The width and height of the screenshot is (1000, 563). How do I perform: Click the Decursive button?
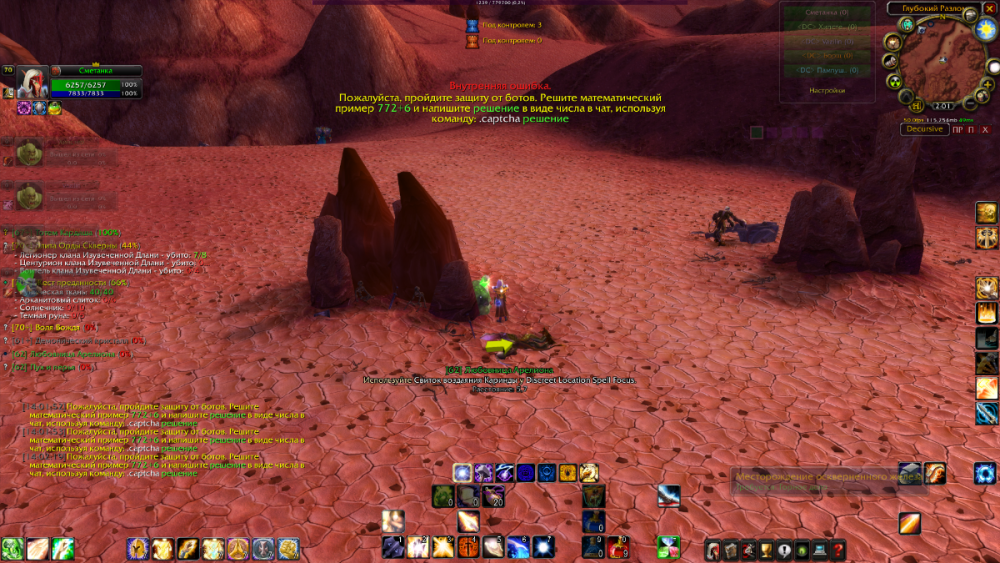(x=924, y=129)
